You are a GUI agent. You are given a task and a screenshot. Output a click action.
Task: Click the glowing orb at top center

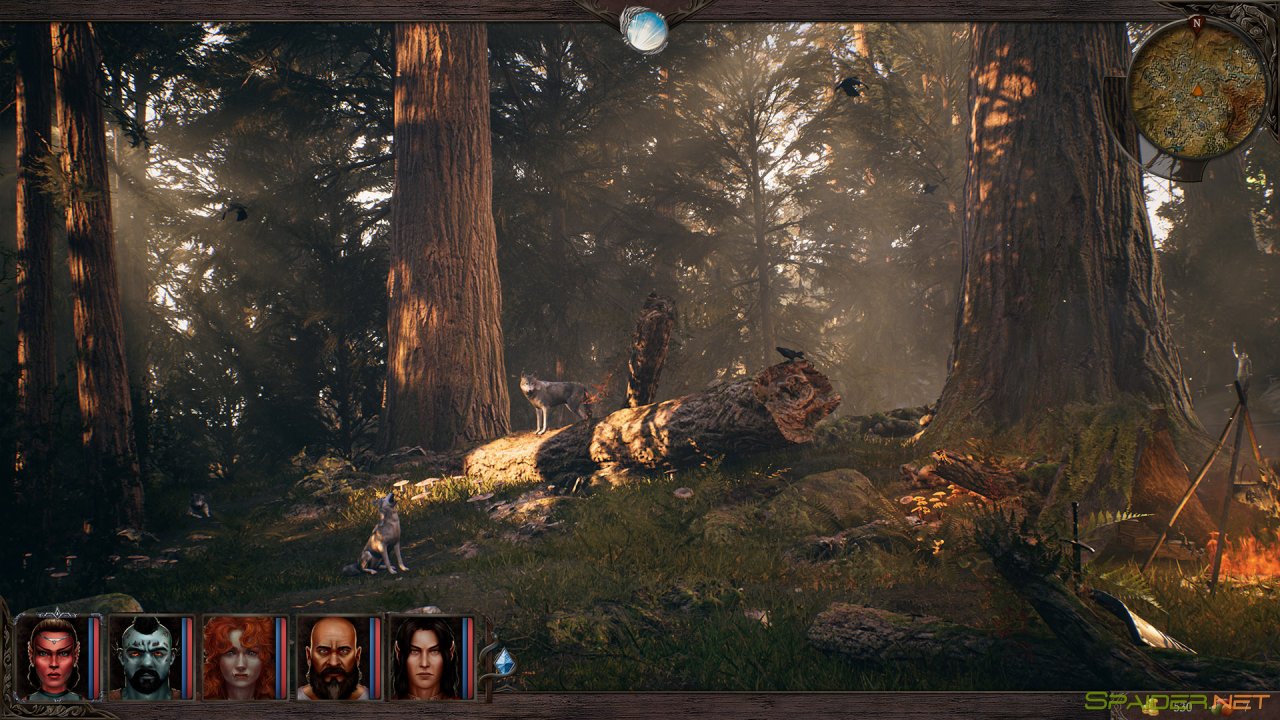(644, 29)
